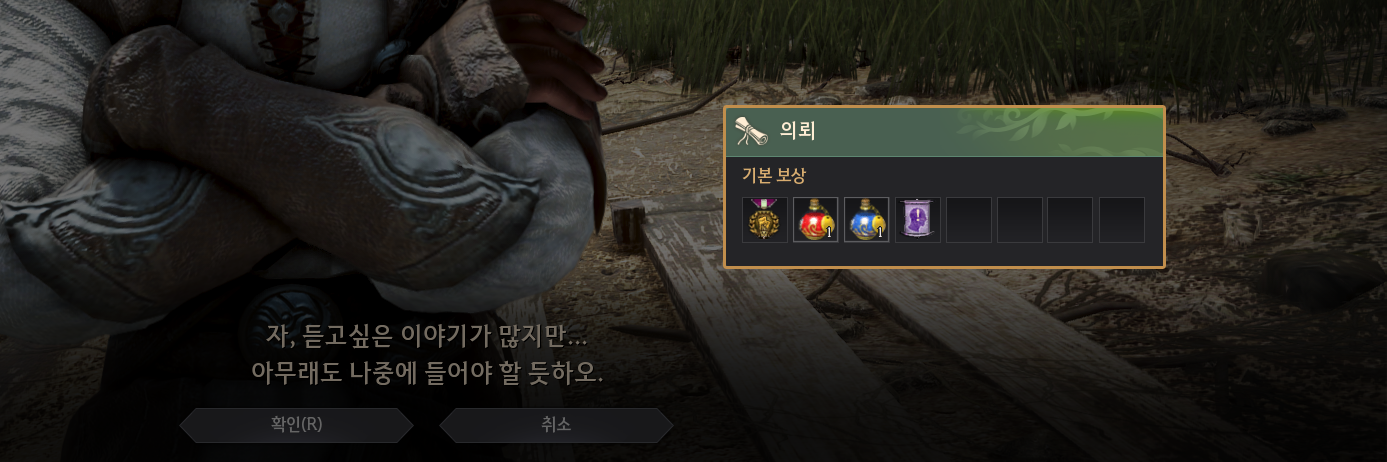This screenshot has height=462, width=1387.
Task: Confirm the quest with the 확인 button
Action: pos(296,425)
